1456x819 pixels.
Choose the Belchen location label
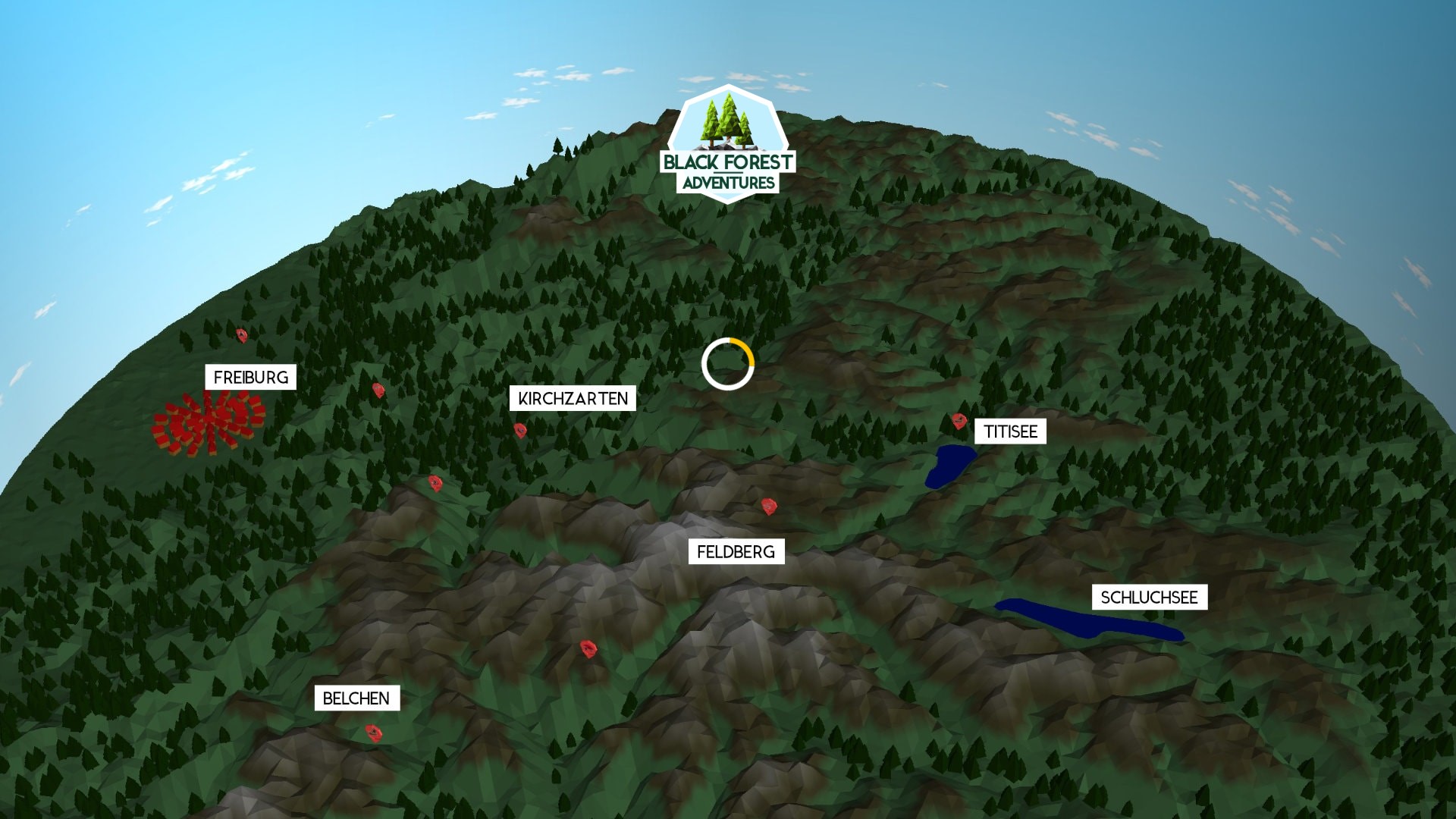pos(356,698)
